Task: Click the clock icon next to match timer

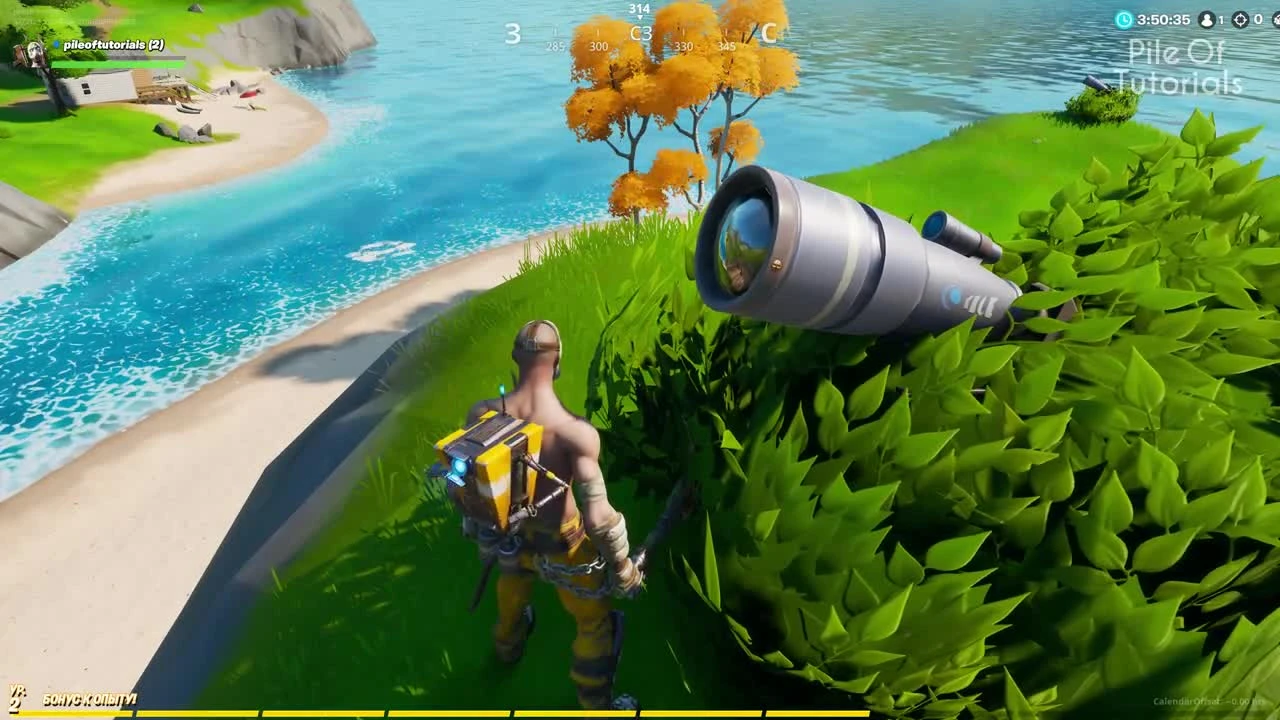Action: [1124, 18]
